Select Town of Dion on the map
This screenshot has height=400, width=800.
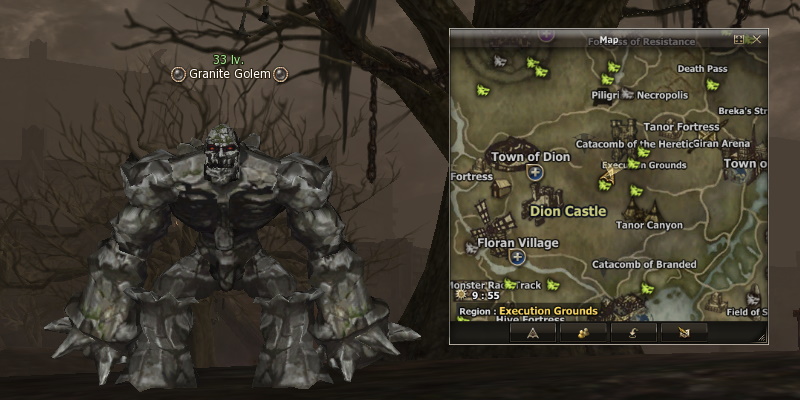tap(530, 157)
